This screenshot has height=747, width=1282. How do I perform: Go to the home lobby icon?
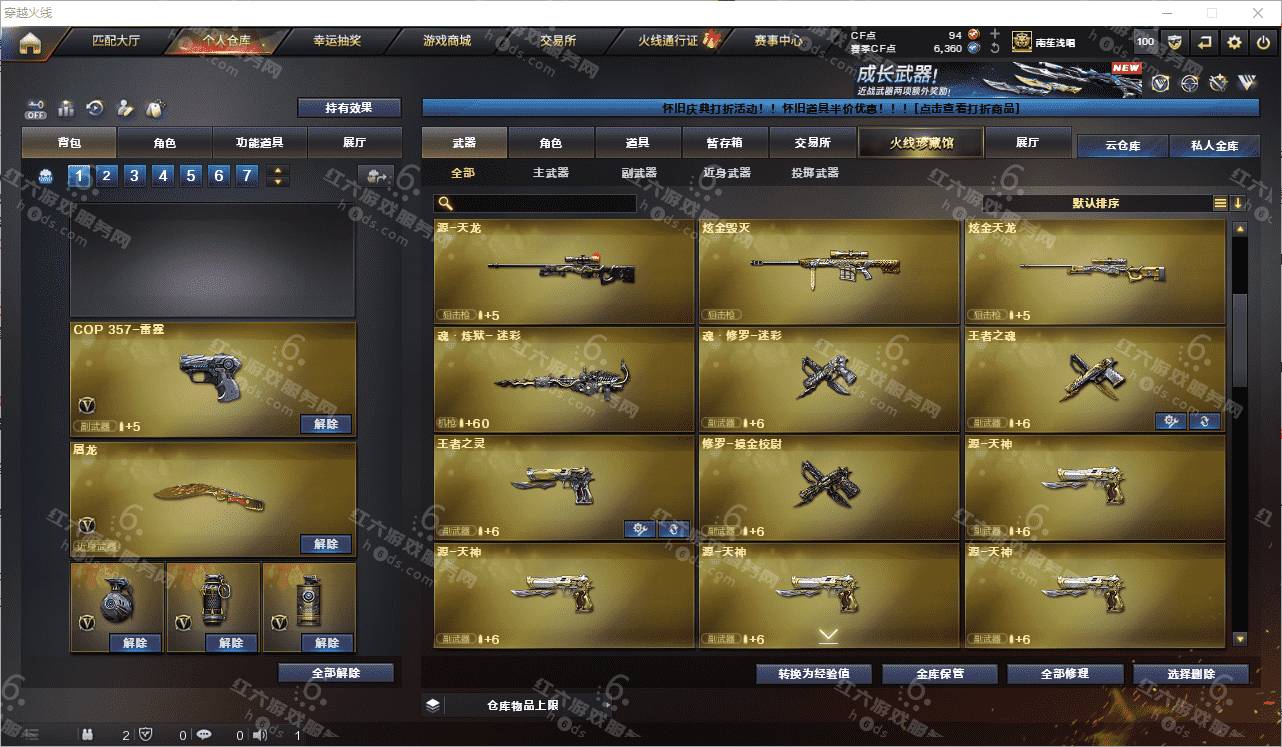click(30, 43)
